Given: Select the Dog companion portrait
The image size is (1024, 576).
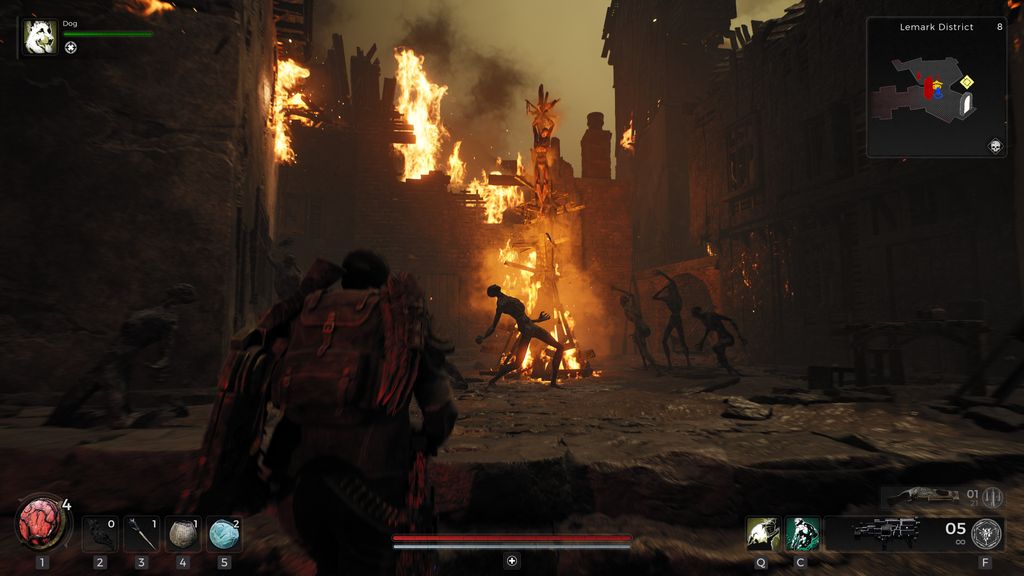Looking at the screenshot, I should point(40,36).
